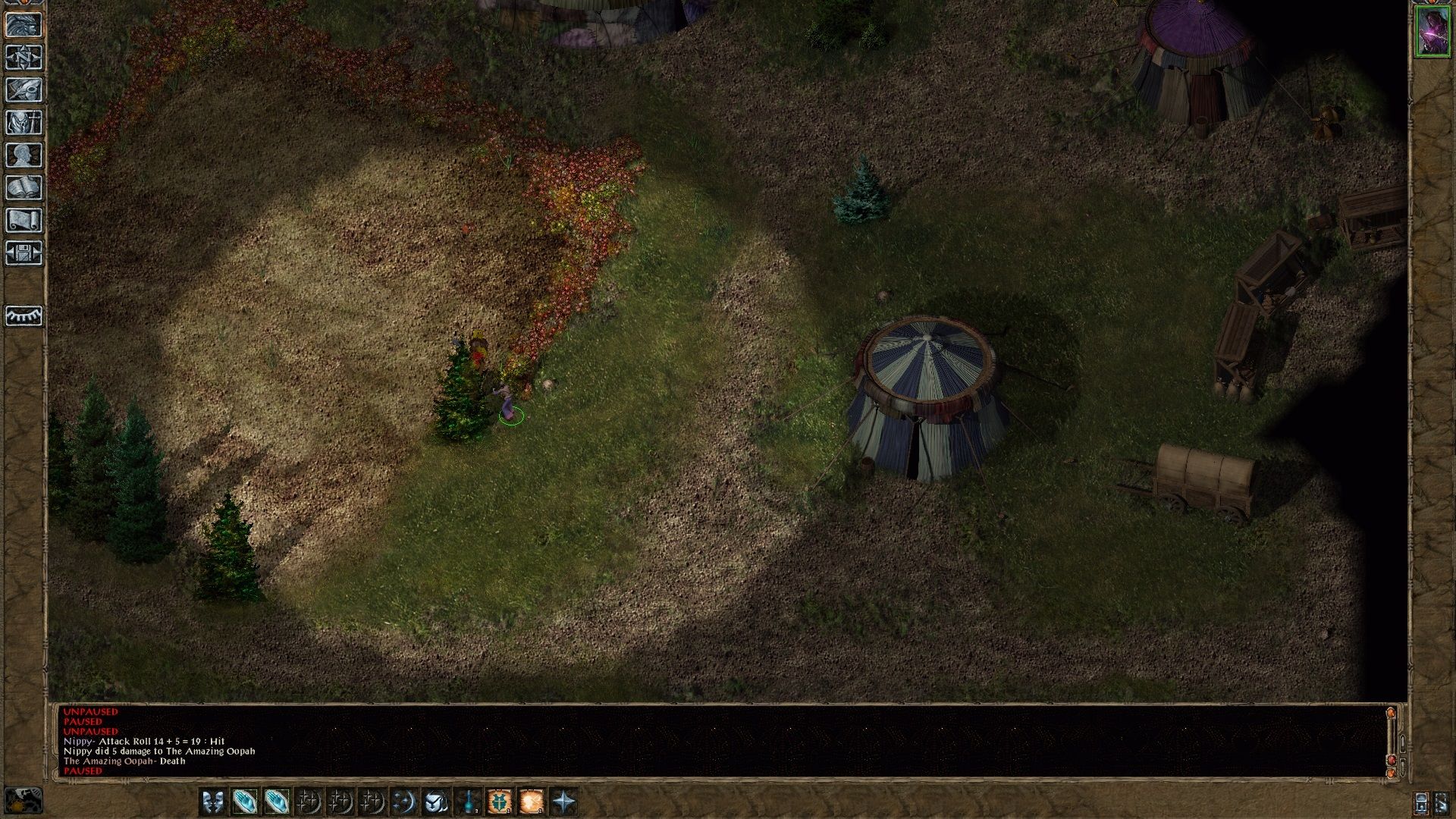The height and width of the screenshot is (819, 1456).
Task: Select the party member portrait
Action: coord(1432,31)
